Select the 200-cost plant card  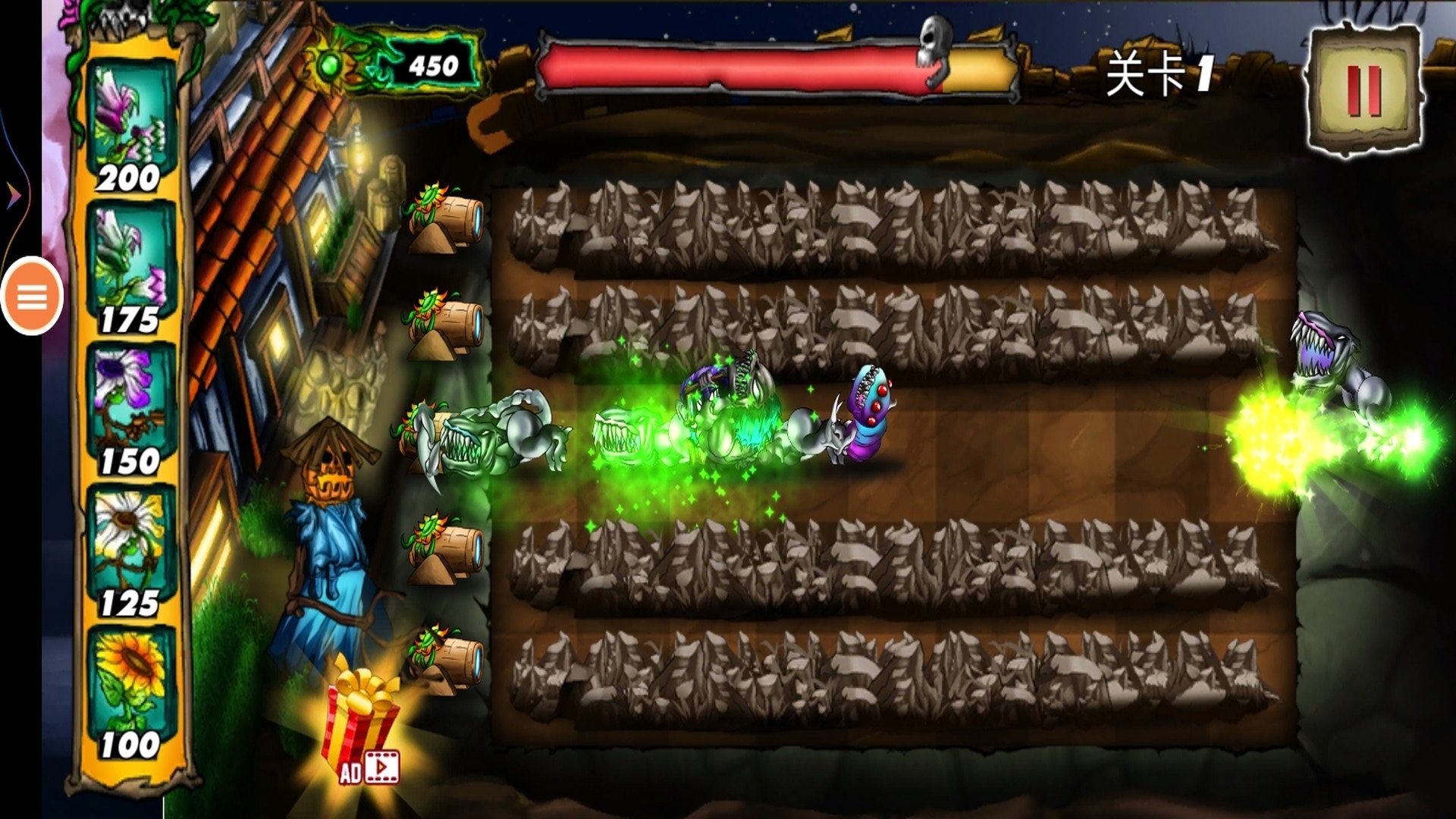(x=130, y=125)
